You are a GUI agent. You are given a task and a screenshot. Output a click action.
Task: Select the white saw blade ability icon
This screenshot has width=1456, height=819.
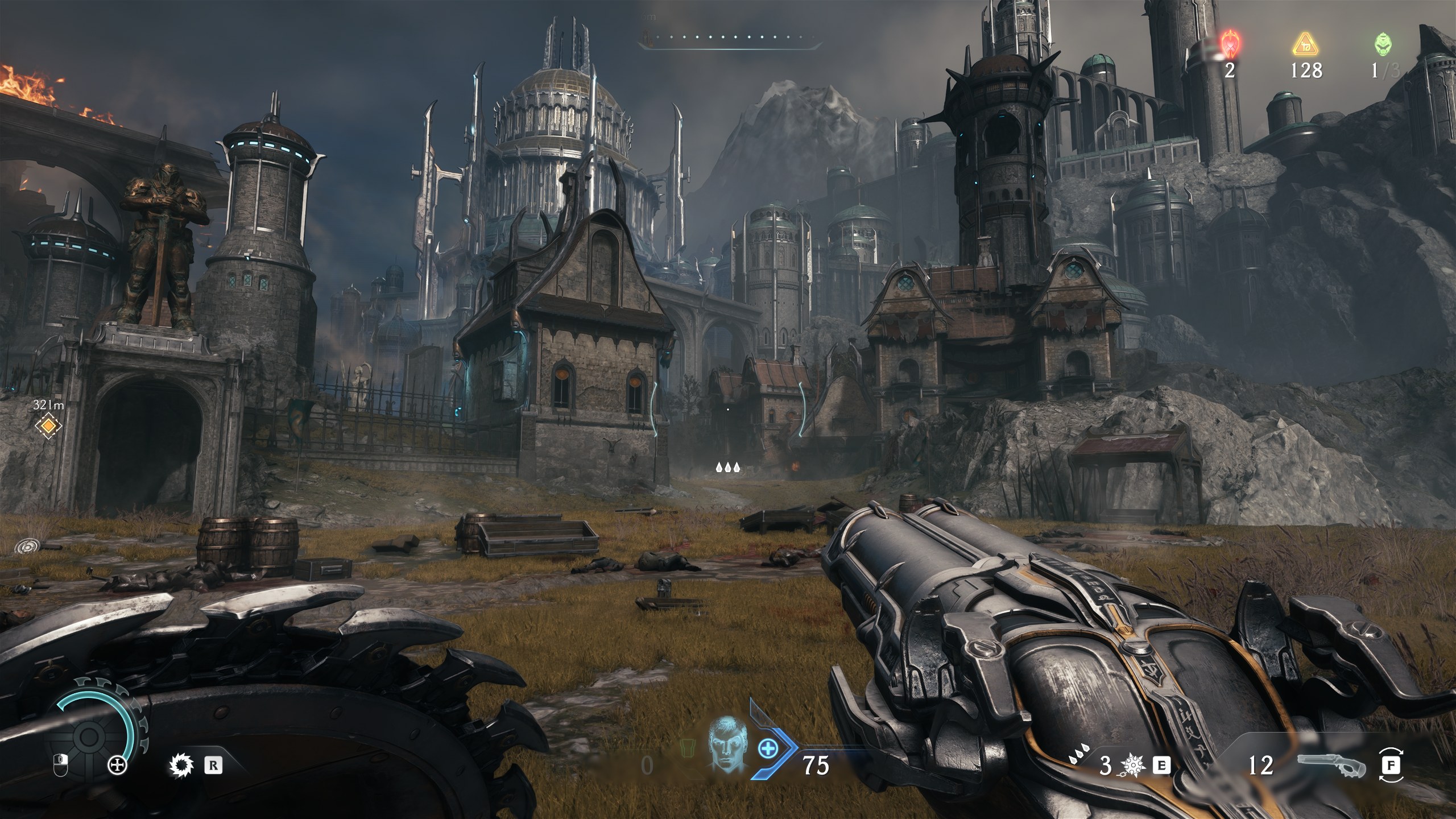182,766
